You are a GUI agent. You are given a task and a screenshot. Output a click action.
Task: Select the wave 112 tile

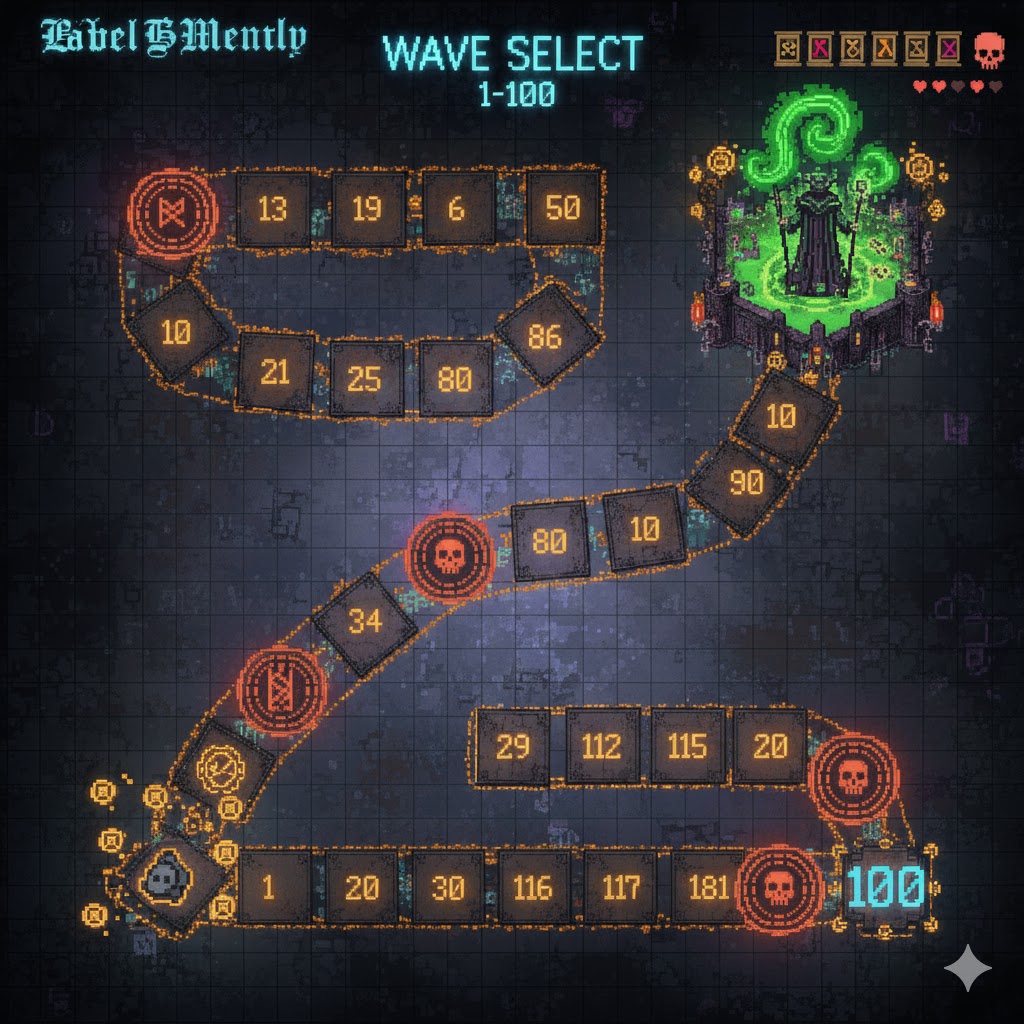click(602, 747)
